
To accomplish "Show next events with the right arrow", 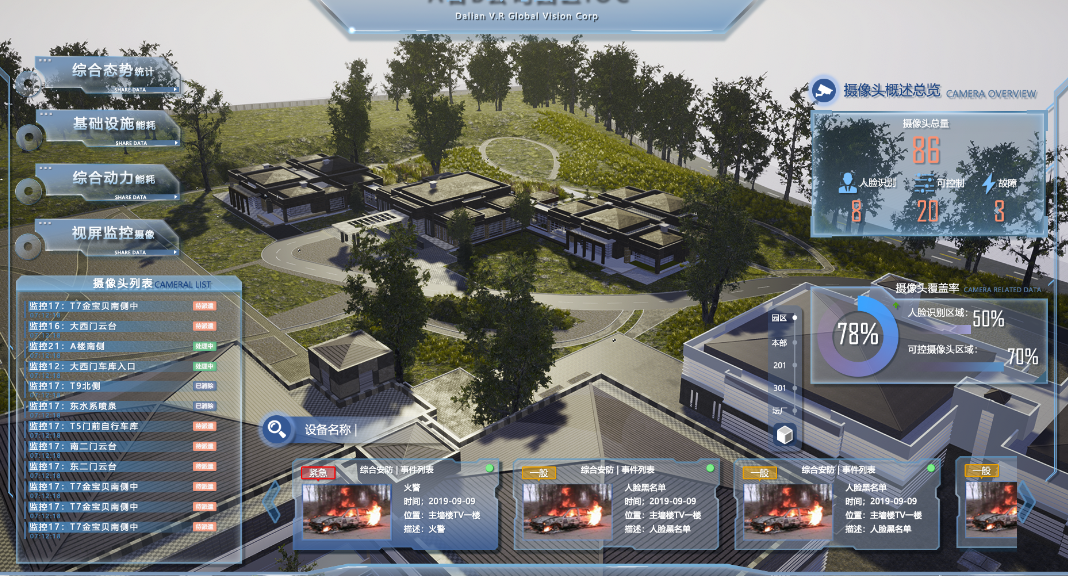I will (x=1026, y=502).
